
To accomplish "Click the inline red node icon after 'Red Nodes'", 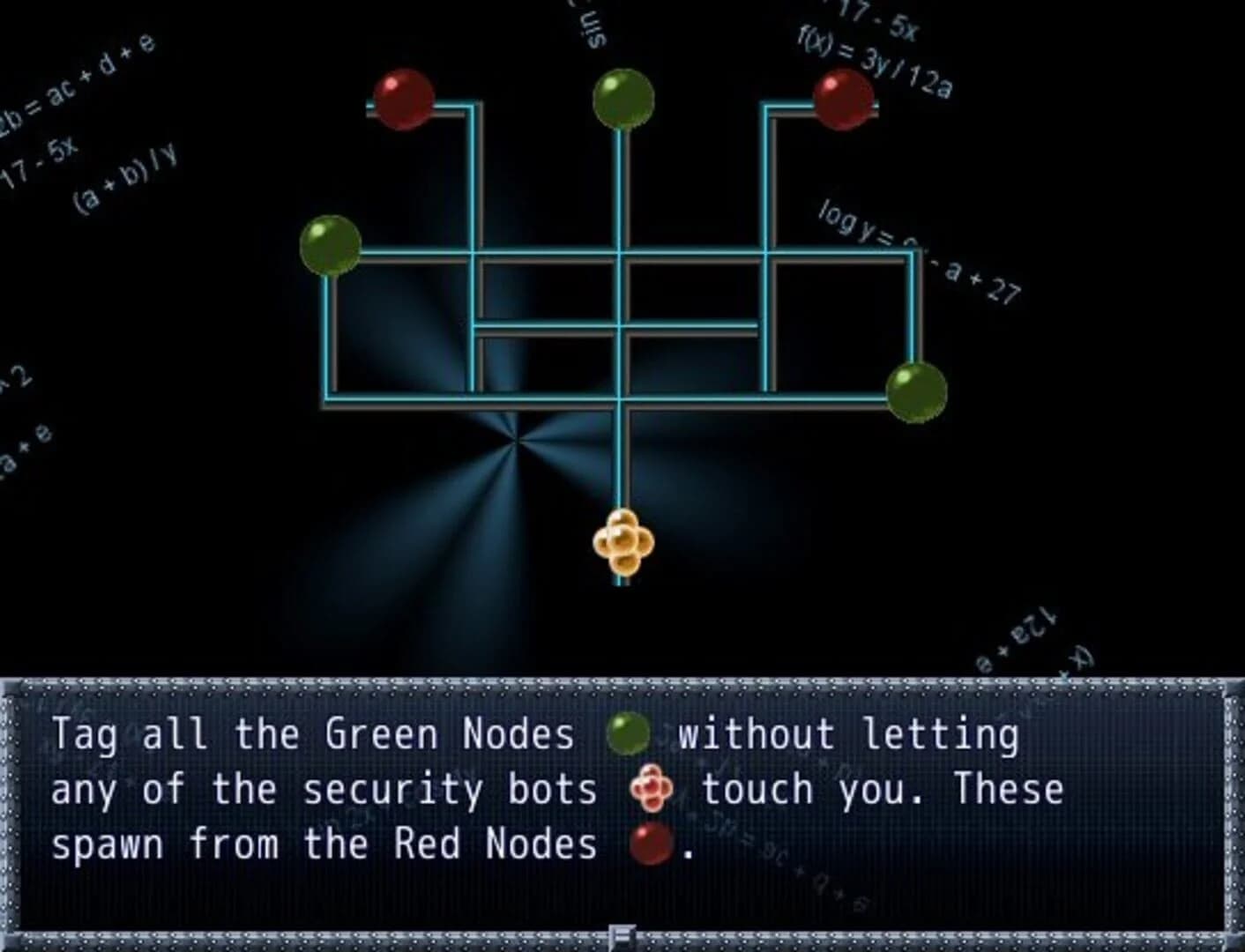I will (x=652, y=844).
